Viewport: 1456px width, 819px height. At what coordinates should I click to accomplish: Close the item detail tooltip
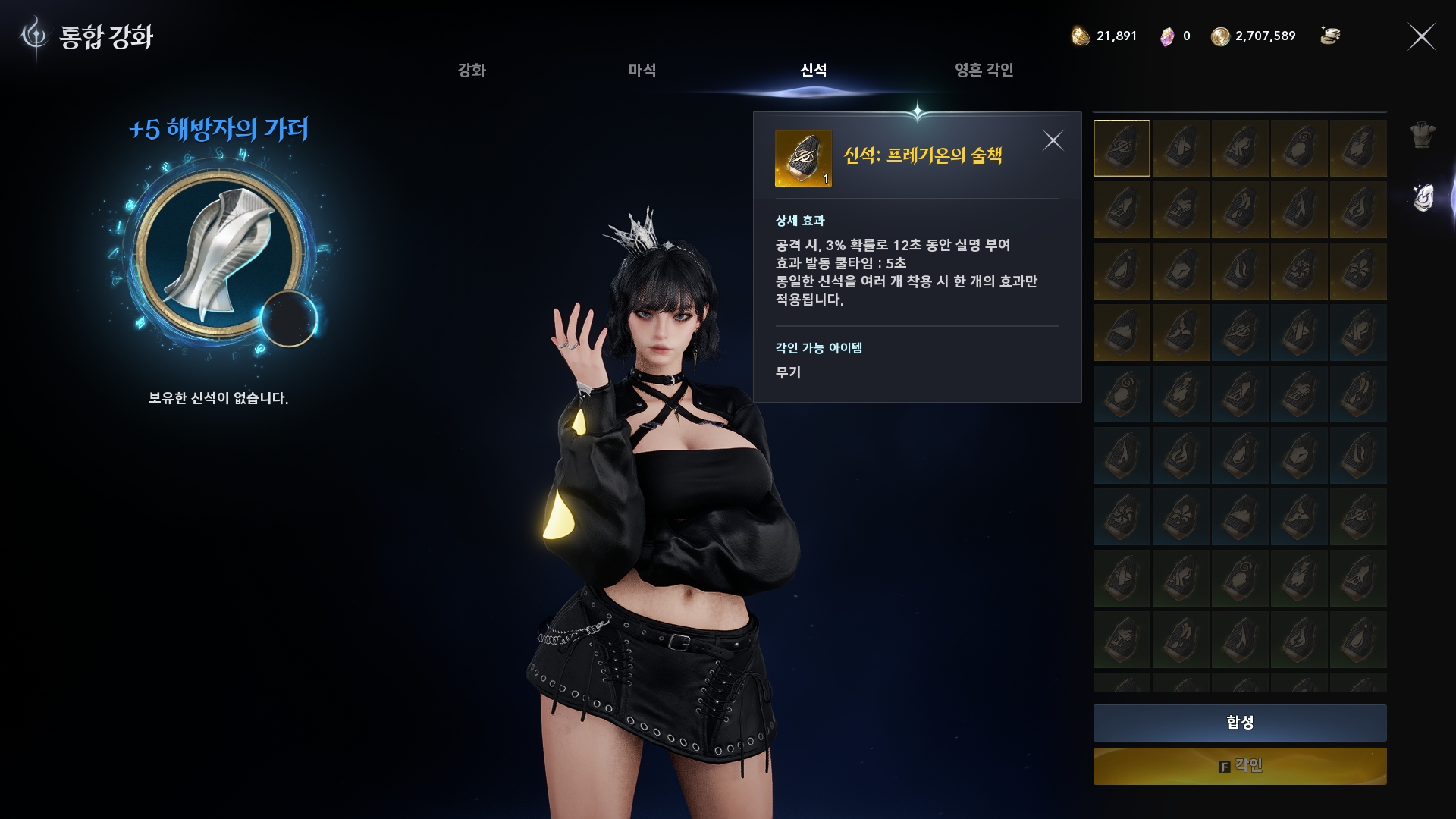click(x=1054, y=140)
